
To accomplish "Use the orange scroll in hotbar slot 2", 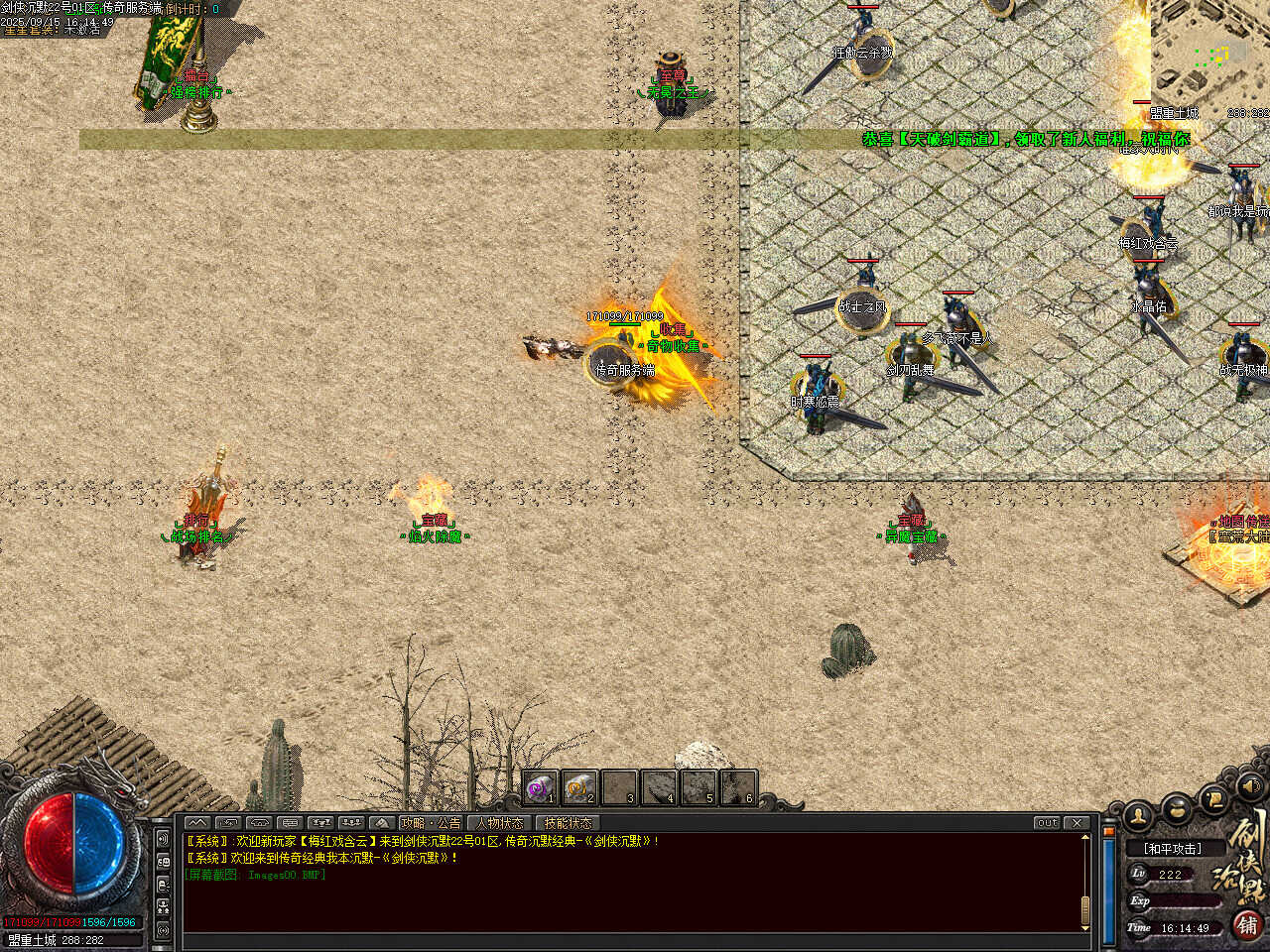I will pyautogui.click(x=579, y=788).
